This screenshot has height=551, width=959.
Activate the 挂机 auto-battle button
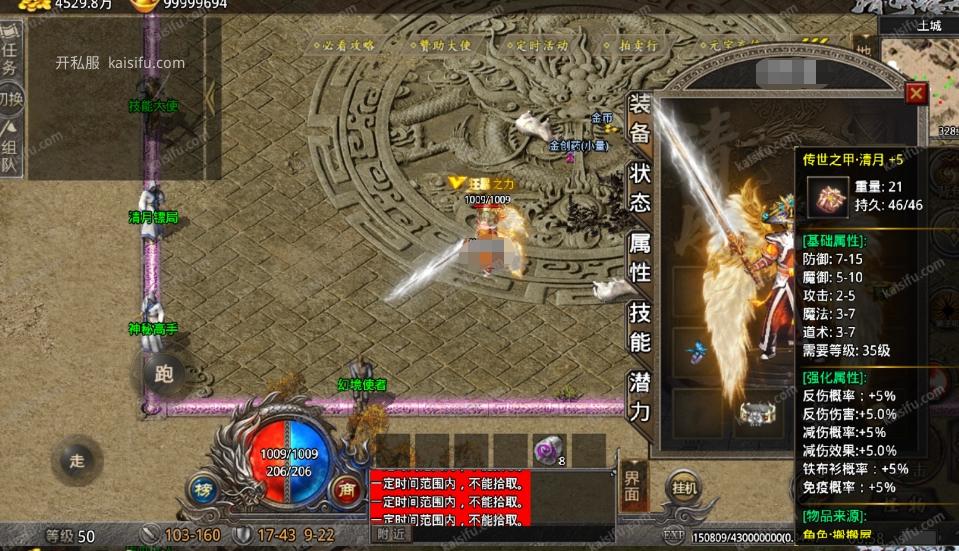(x=685, y=487)
